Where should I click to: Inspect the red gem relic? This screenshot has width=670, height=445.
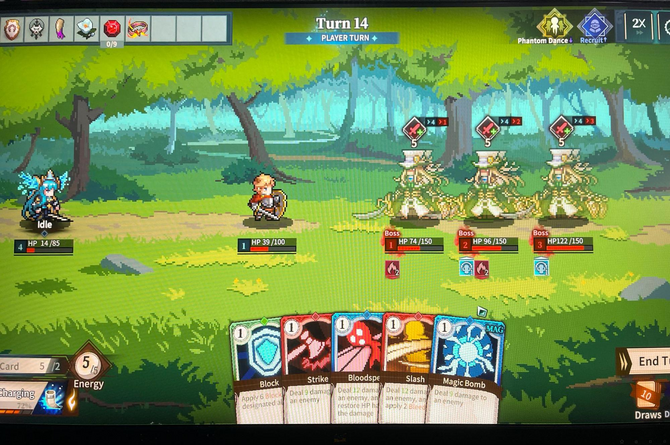click(112, 27)
